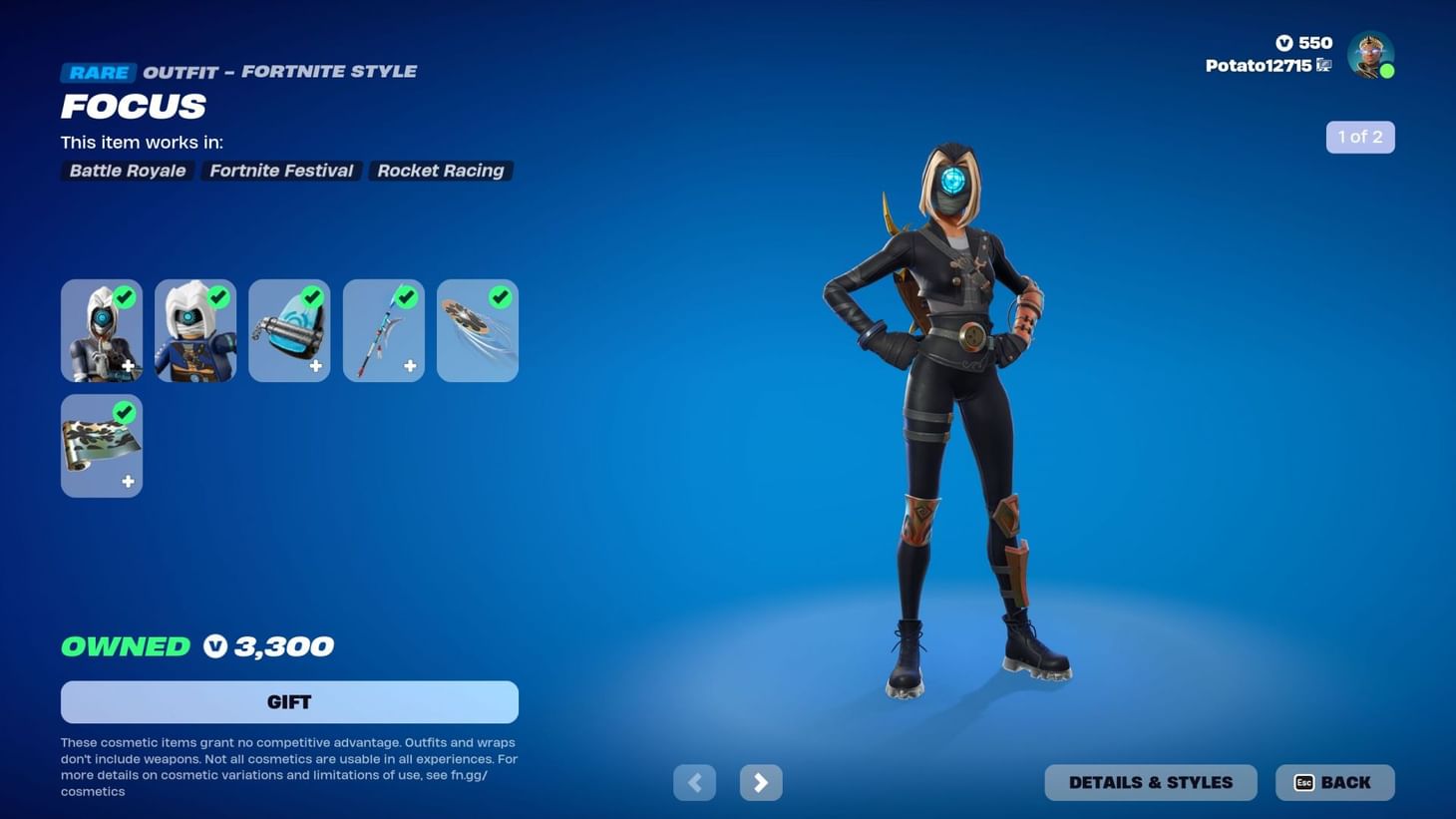Click the owned checkmark on the glider thumbnail
This screenshot has width=1456, height=819.
[500, 297]
